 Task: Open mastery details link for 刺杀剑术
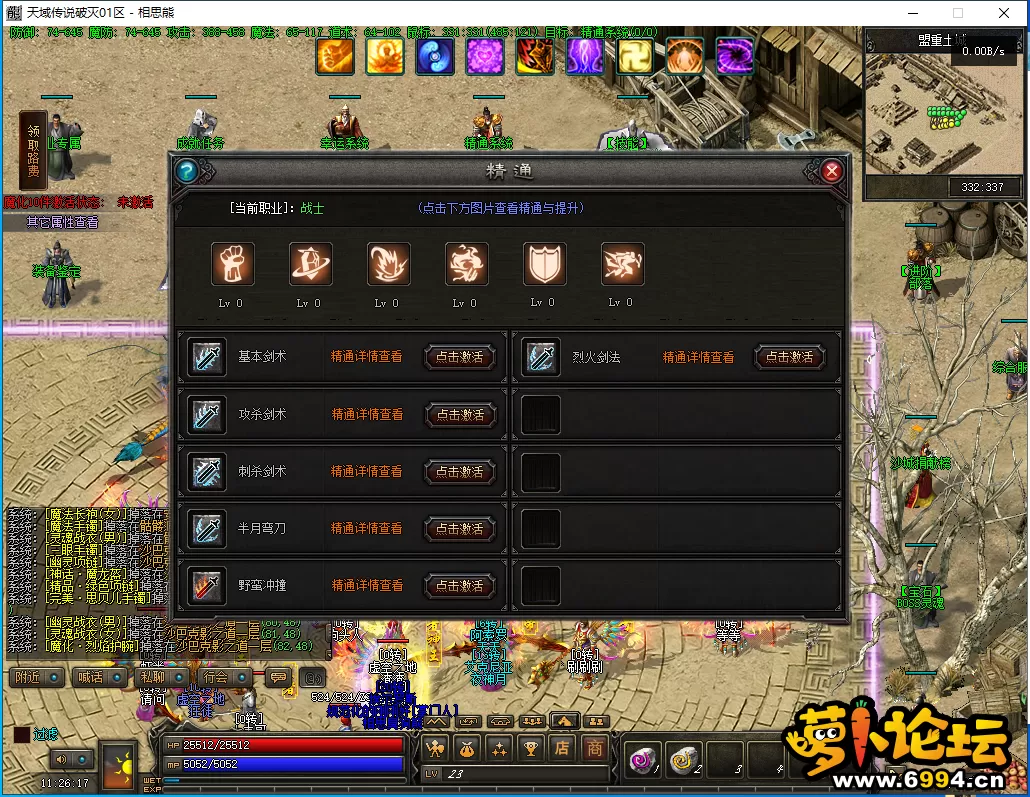(367, 471)
